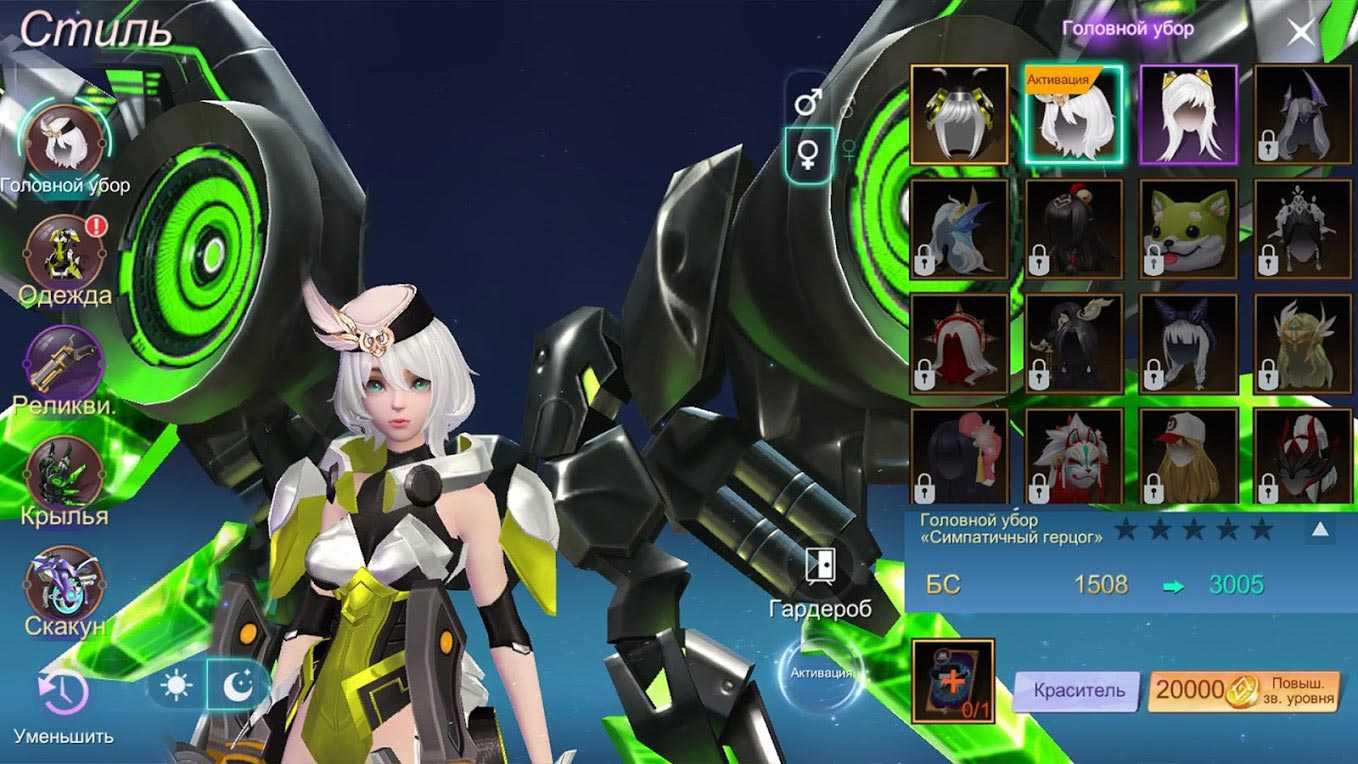Pick the white baseball cap headgear
Image resolution: width=1358 pixels, height=764 pixels.
[1188, 455]
